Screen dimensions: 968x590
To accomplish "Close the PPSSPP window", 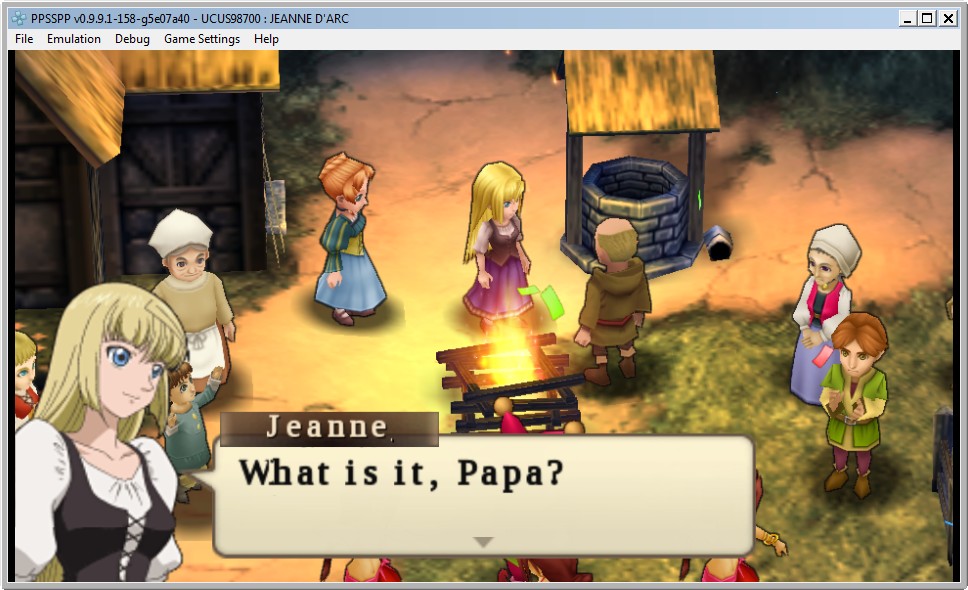I will 947,18.
